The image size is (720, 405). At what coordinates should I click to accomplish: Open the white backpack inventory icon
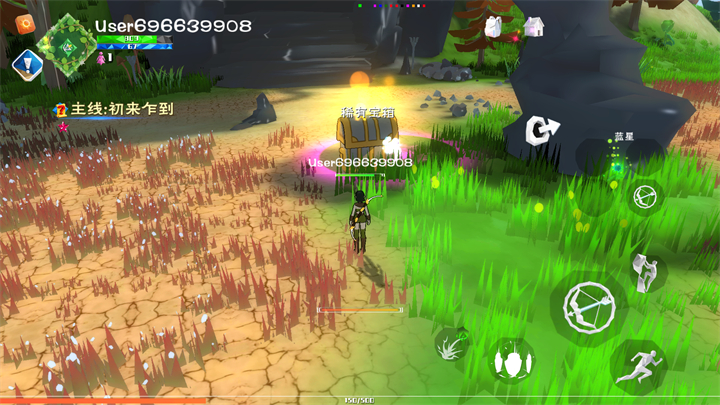[495, 28]
